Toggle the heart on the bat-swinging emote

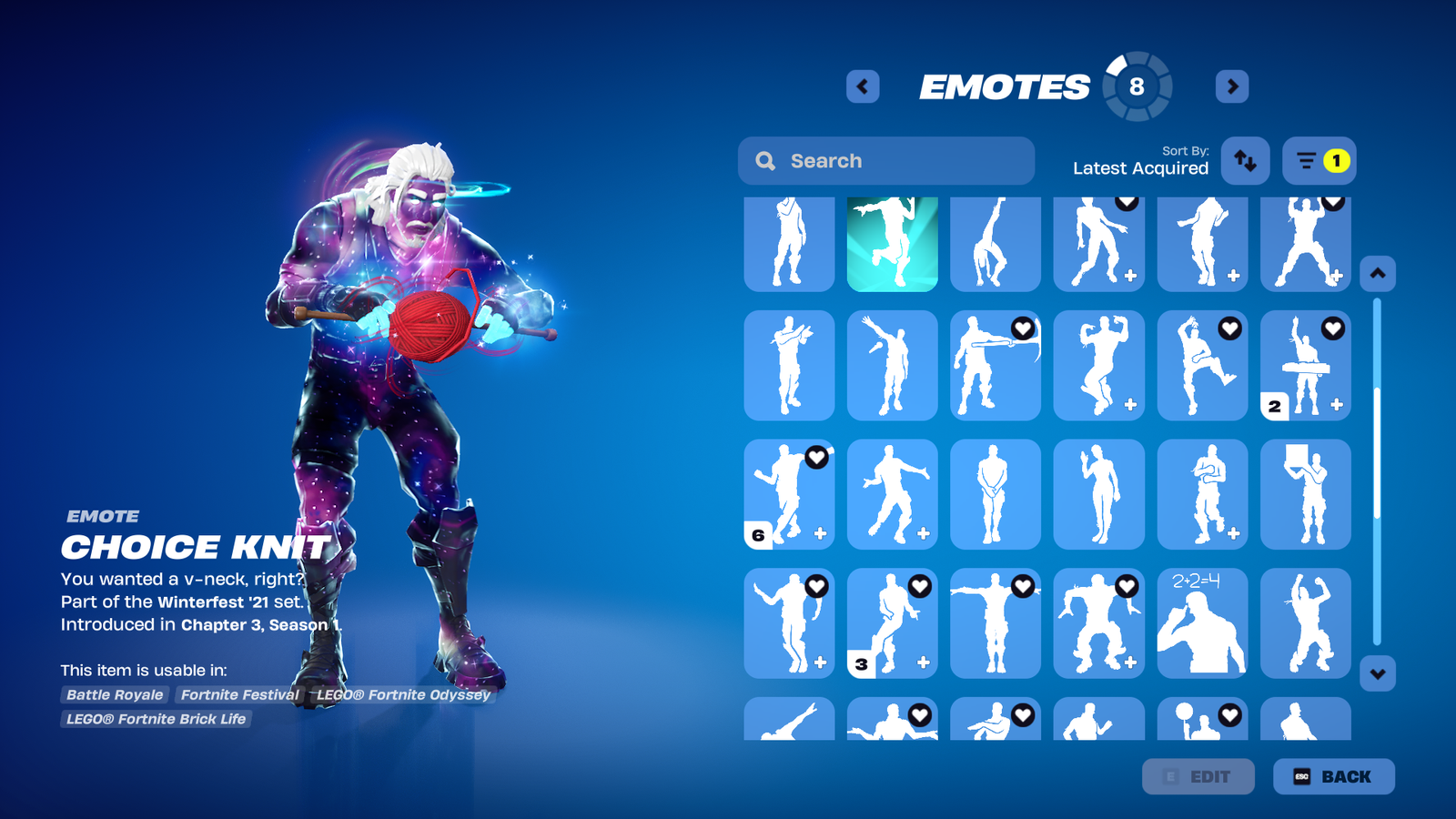pyautogui.click(x=1022, y=326)
